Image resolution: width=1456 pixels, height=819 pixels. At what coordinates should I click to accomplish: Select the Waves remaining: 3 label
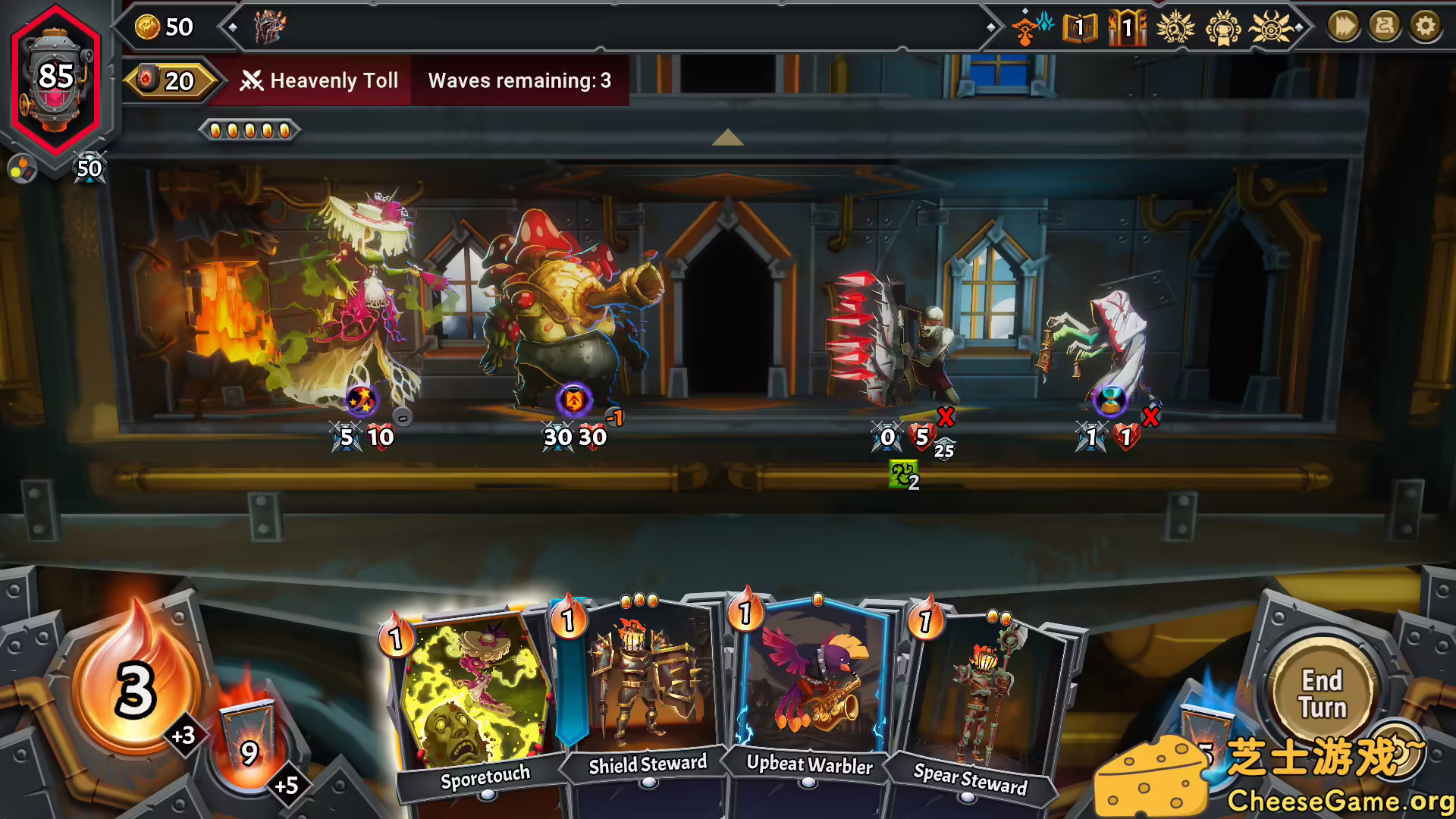[518, 80]
